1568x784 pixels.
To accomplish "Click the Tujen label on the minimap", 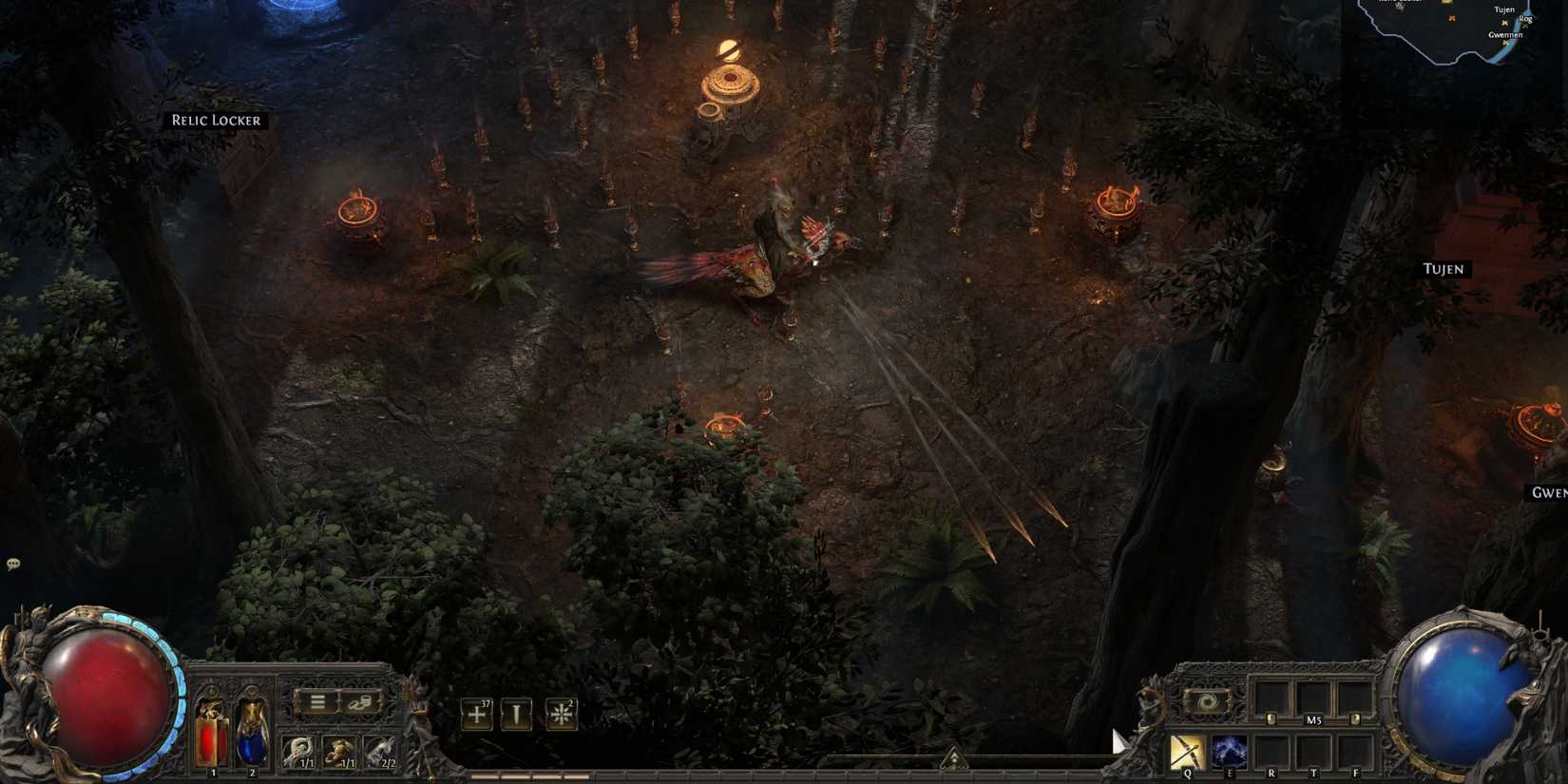I will (1504, 10).
